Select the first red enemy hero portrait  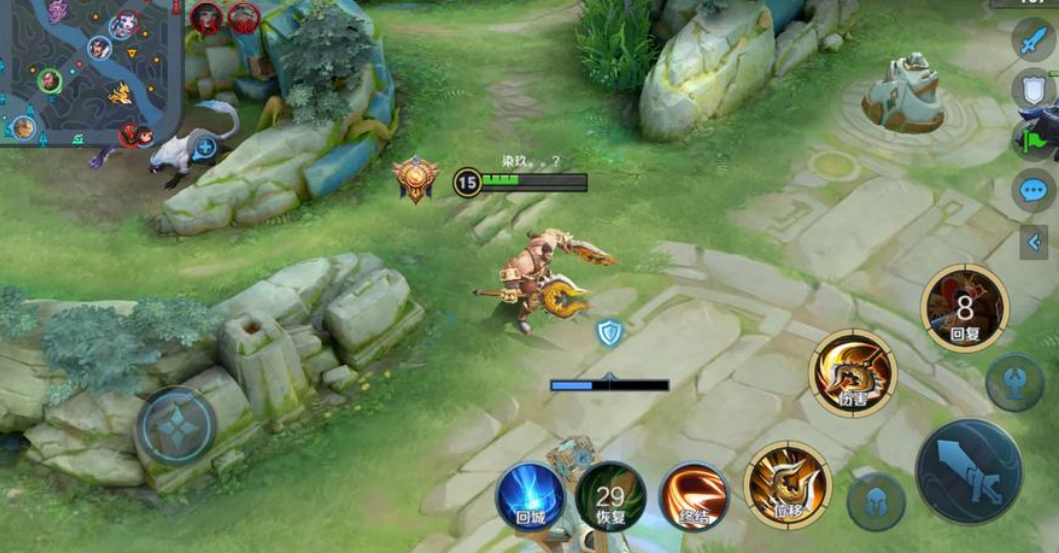207,16
